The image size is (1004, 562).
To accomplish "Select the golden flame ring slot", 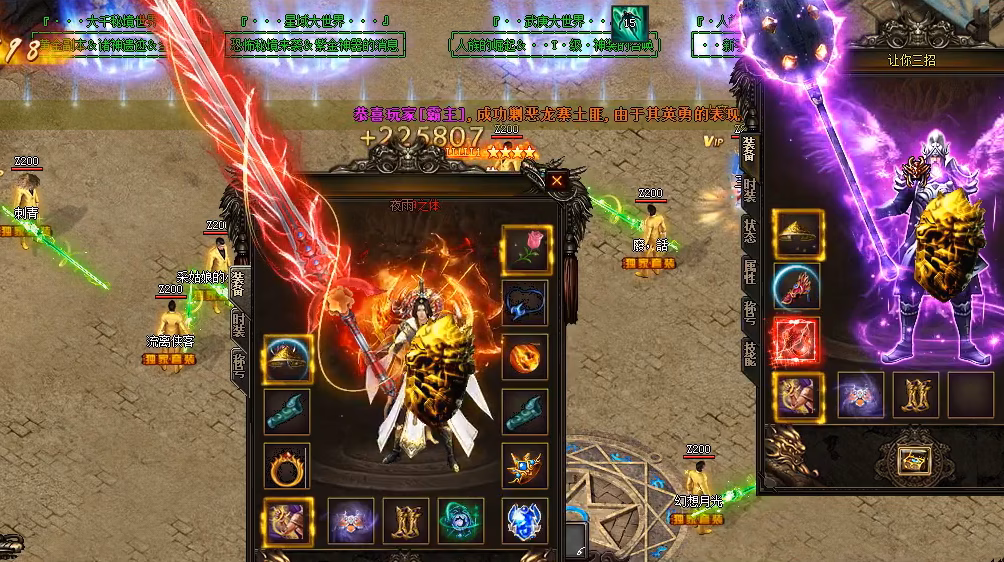I will [x=287, y=465].
